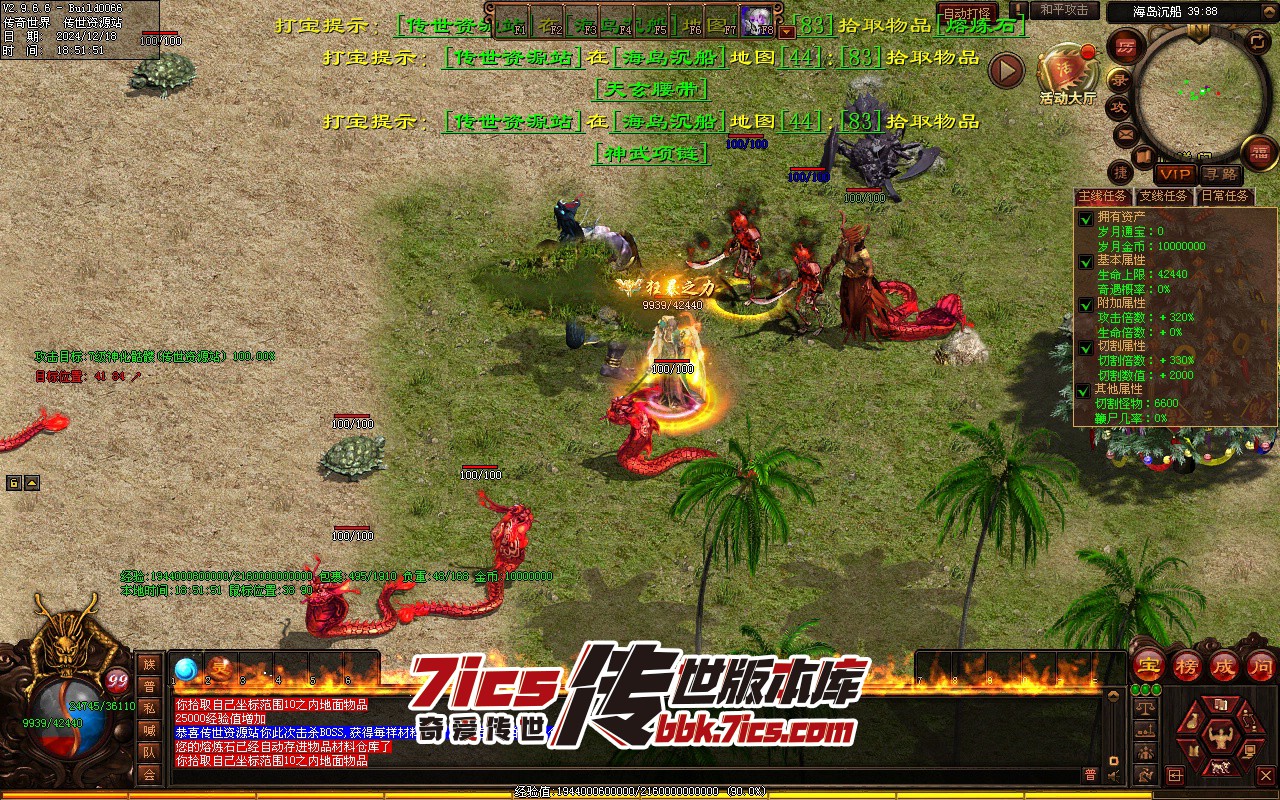Screen dimensions: 1280x800
Task: Toggle the 拥有资产 checkbox
Action: click(x=1086, y=218)
